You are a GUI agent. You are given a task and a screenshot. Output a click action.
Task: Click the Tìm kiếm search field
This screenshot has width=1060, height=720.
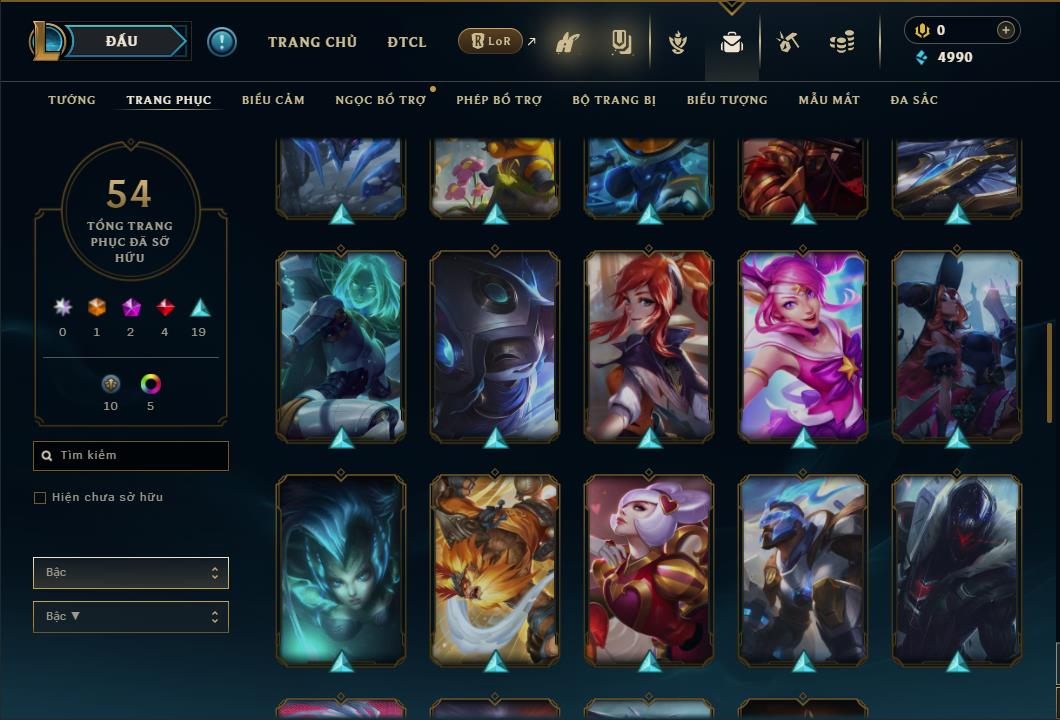point(131,456)
